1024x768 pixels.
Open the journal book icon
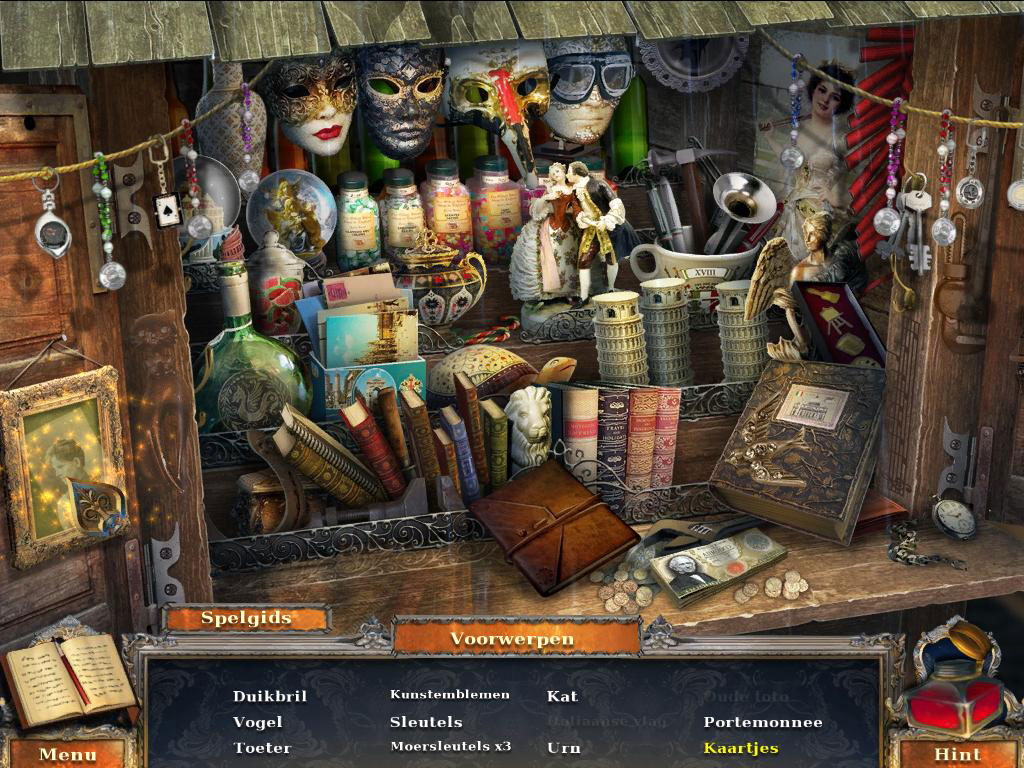click(68, 678)
